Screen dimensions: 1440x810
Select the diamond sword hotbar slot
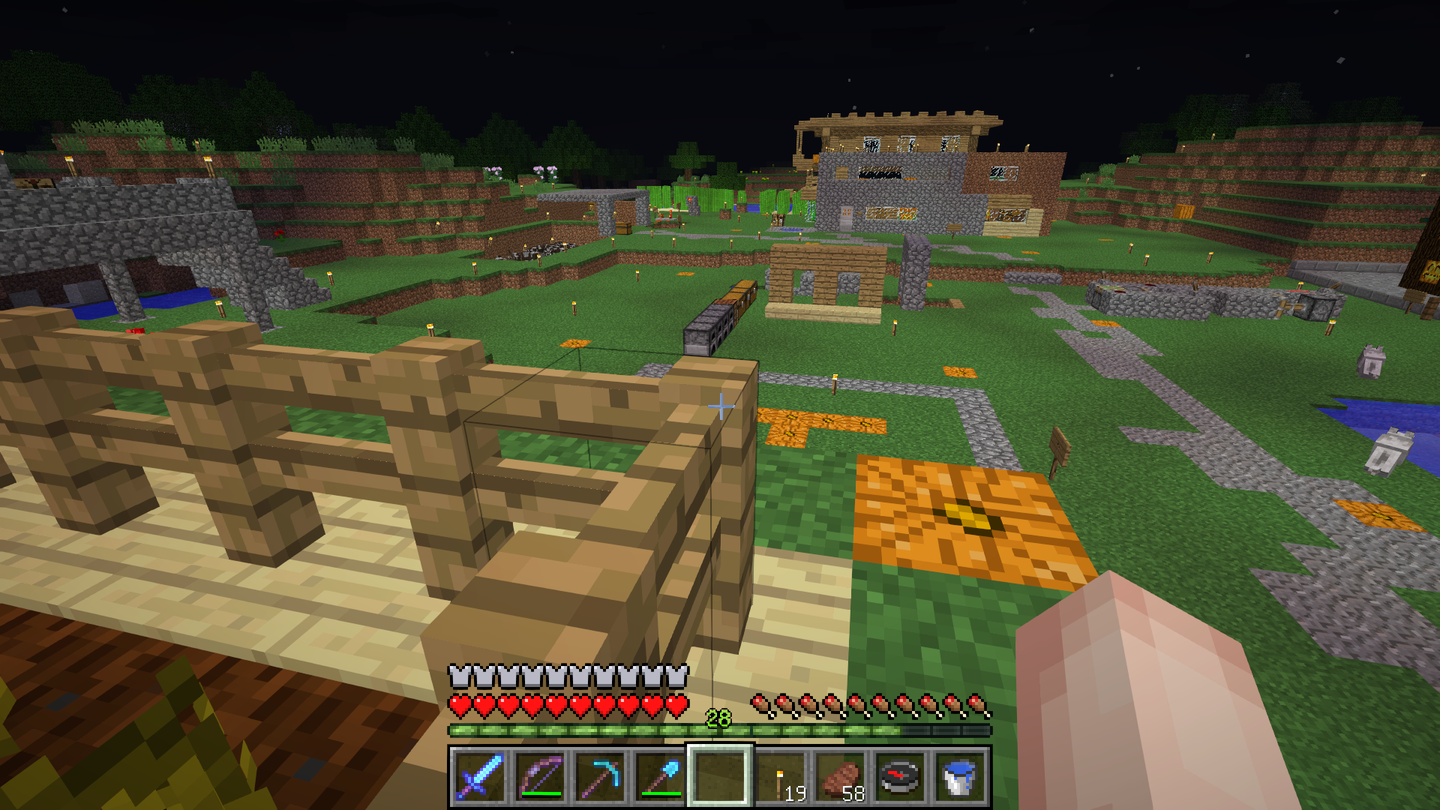[x=479, y=775]
